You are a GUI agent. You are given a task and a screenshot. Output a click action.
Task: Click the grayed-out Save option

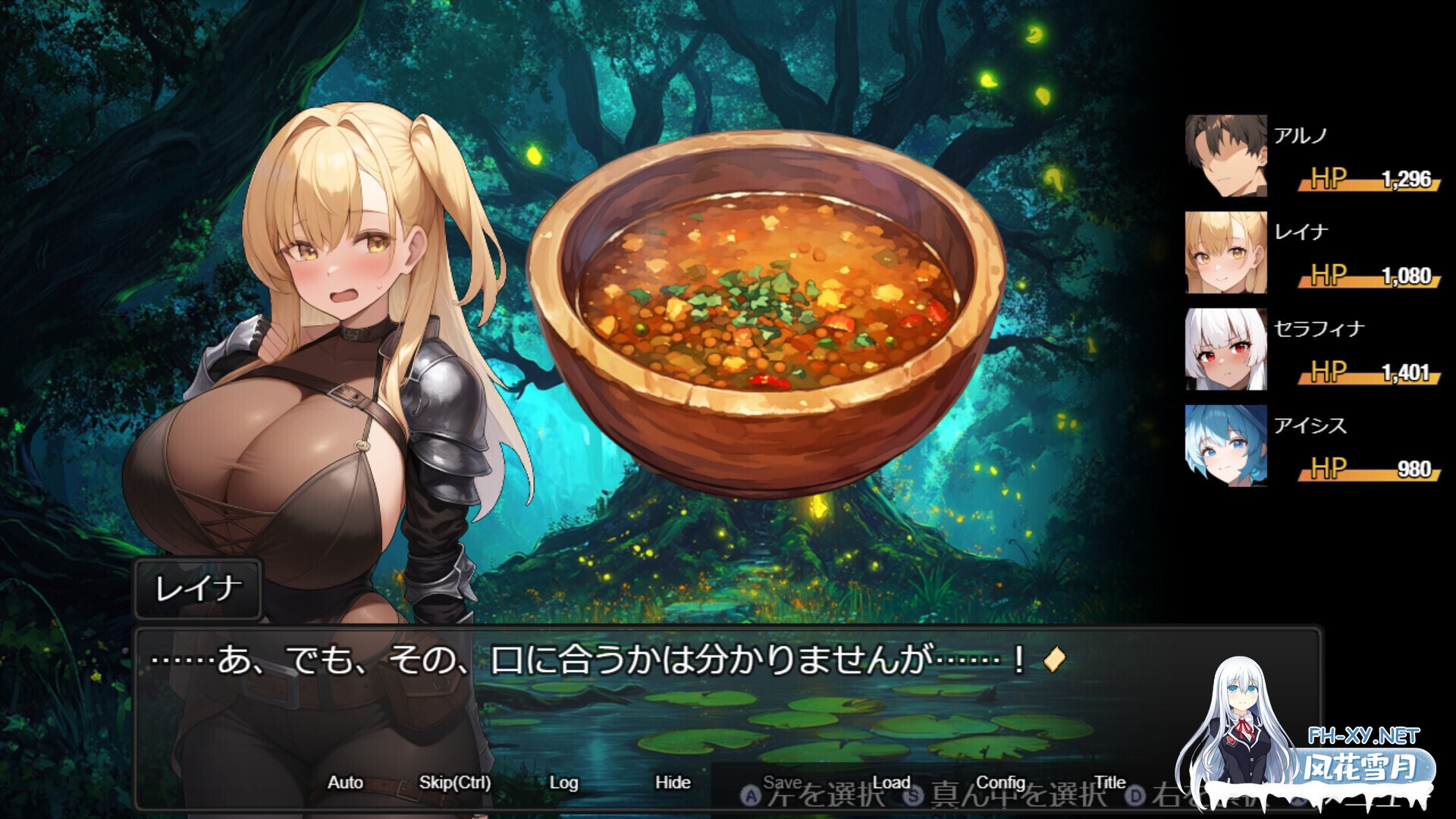click(x=784, y=780)
